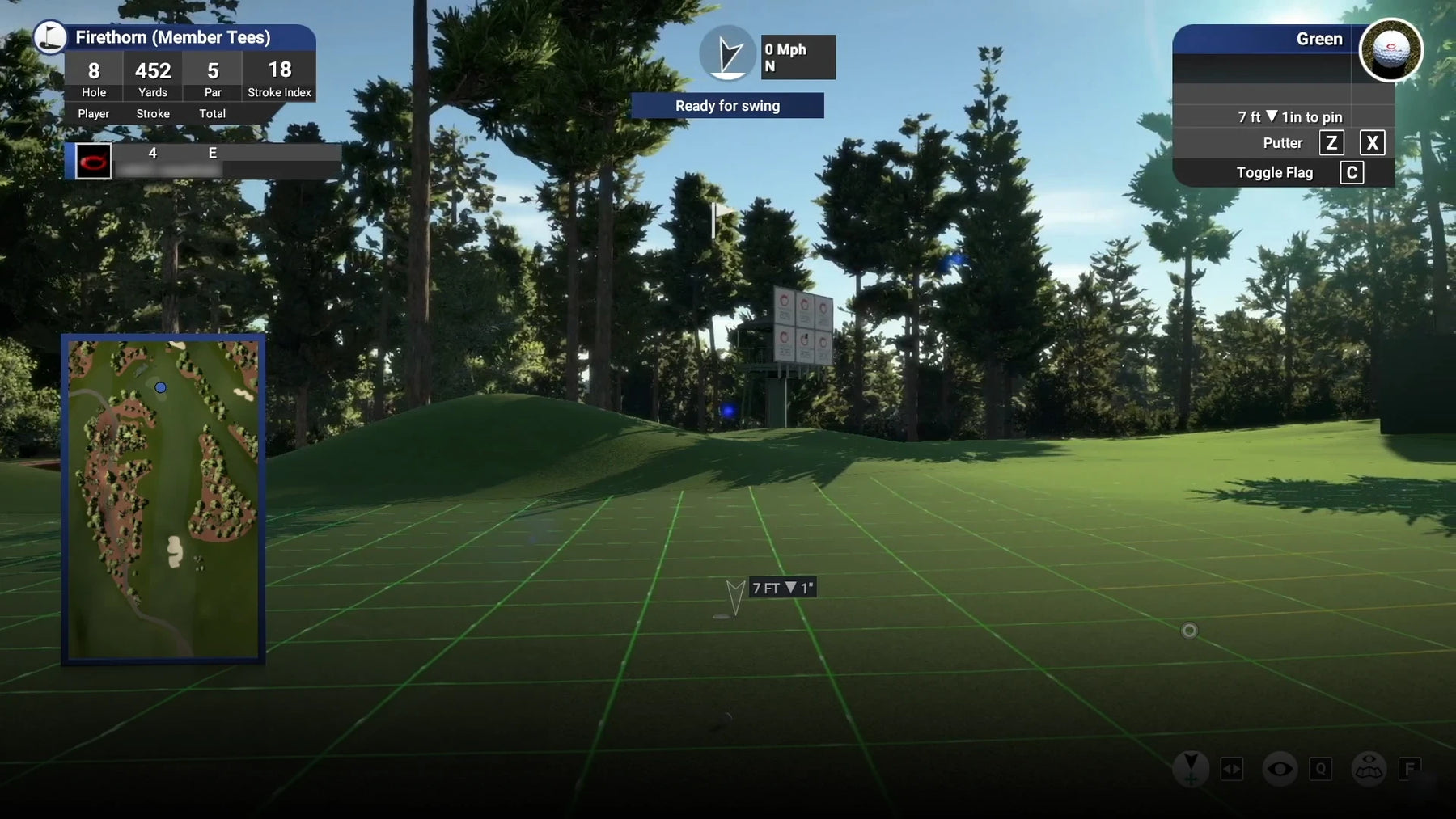
Task: Click the player's red logo avatar
Action: click(93, 161)
